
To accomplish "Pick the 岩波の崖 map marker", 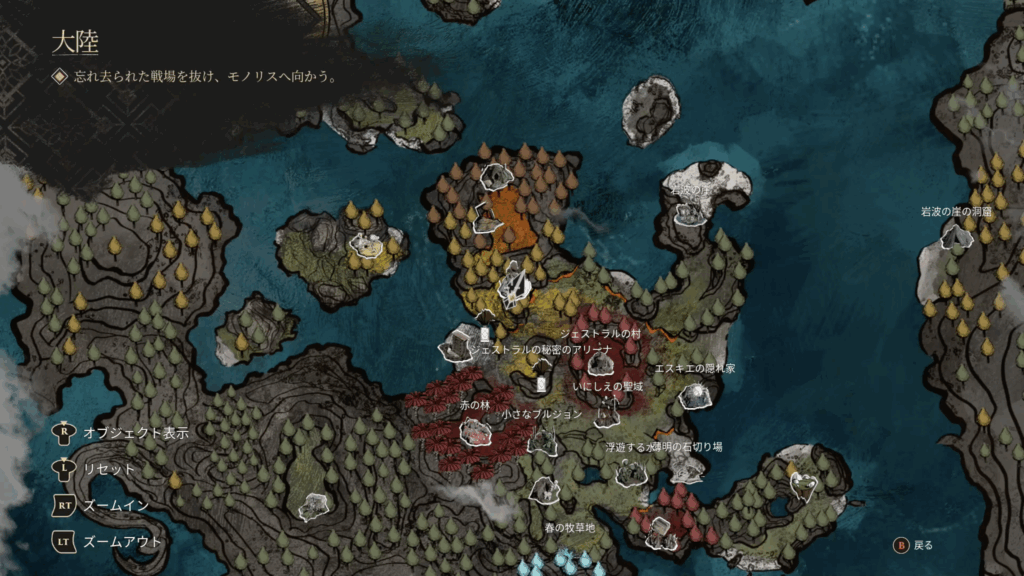I will point(690,213).
